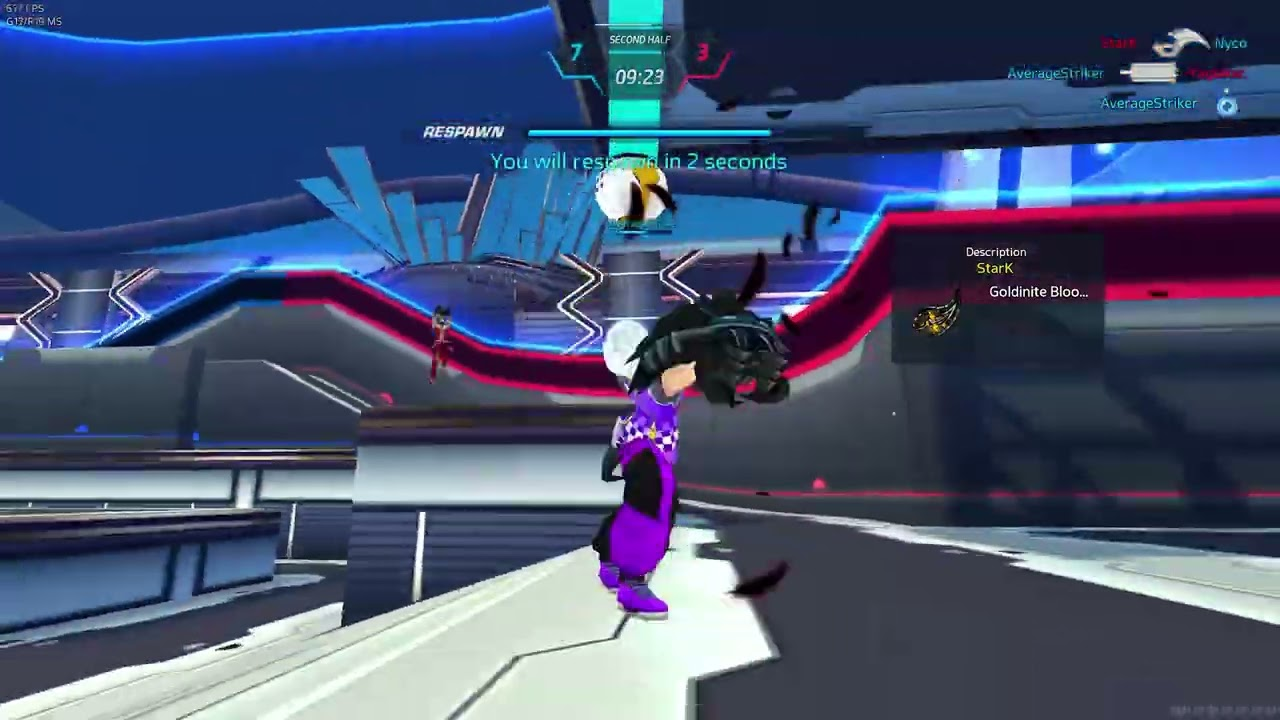
Task: Click the blue orb icon beside AverageStriker
Action: coord(1227,105)
